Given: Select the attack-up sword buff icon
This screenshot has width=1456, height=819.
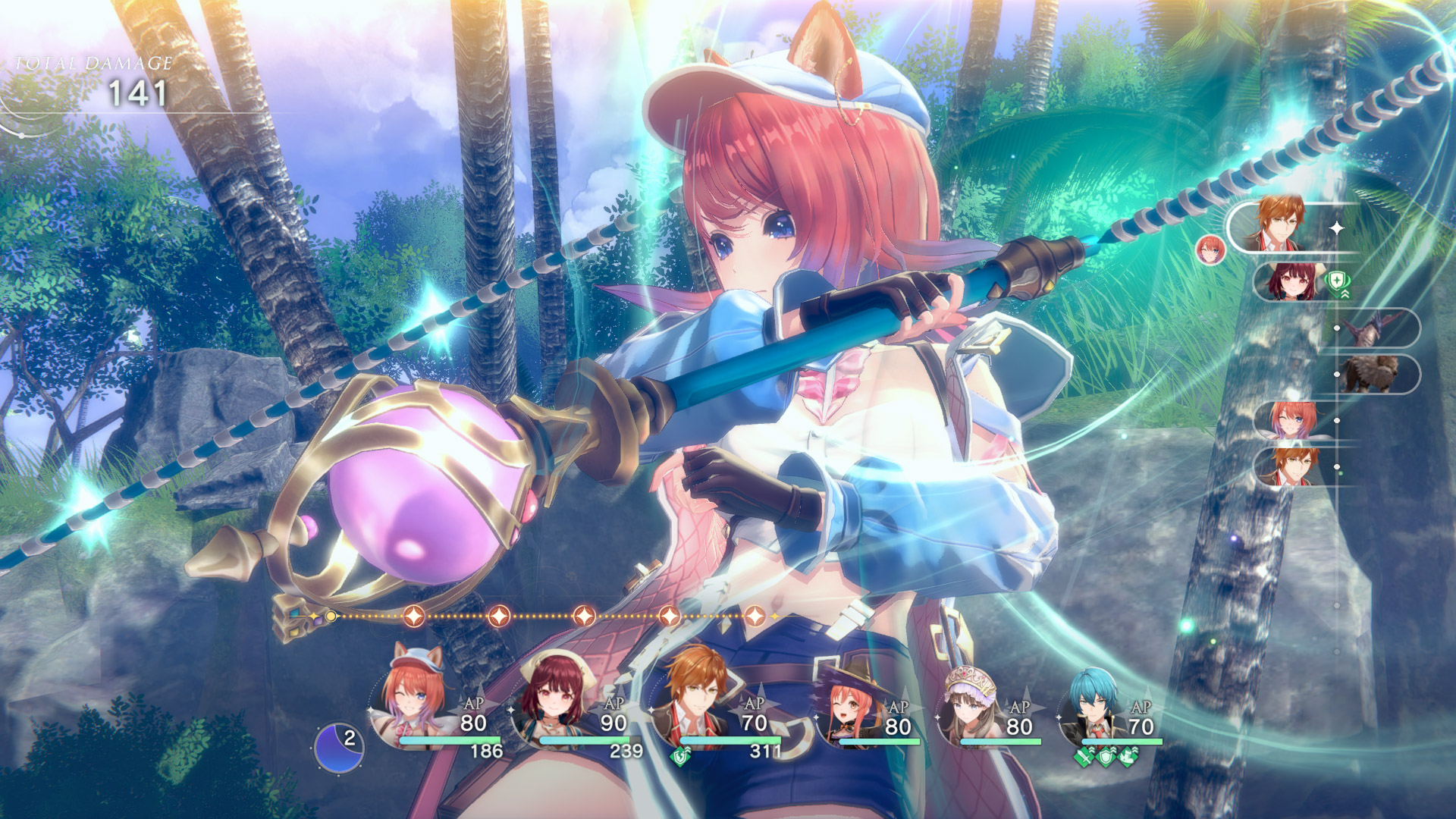Looking at the screenshot, I should click(x=1082, y=758).
